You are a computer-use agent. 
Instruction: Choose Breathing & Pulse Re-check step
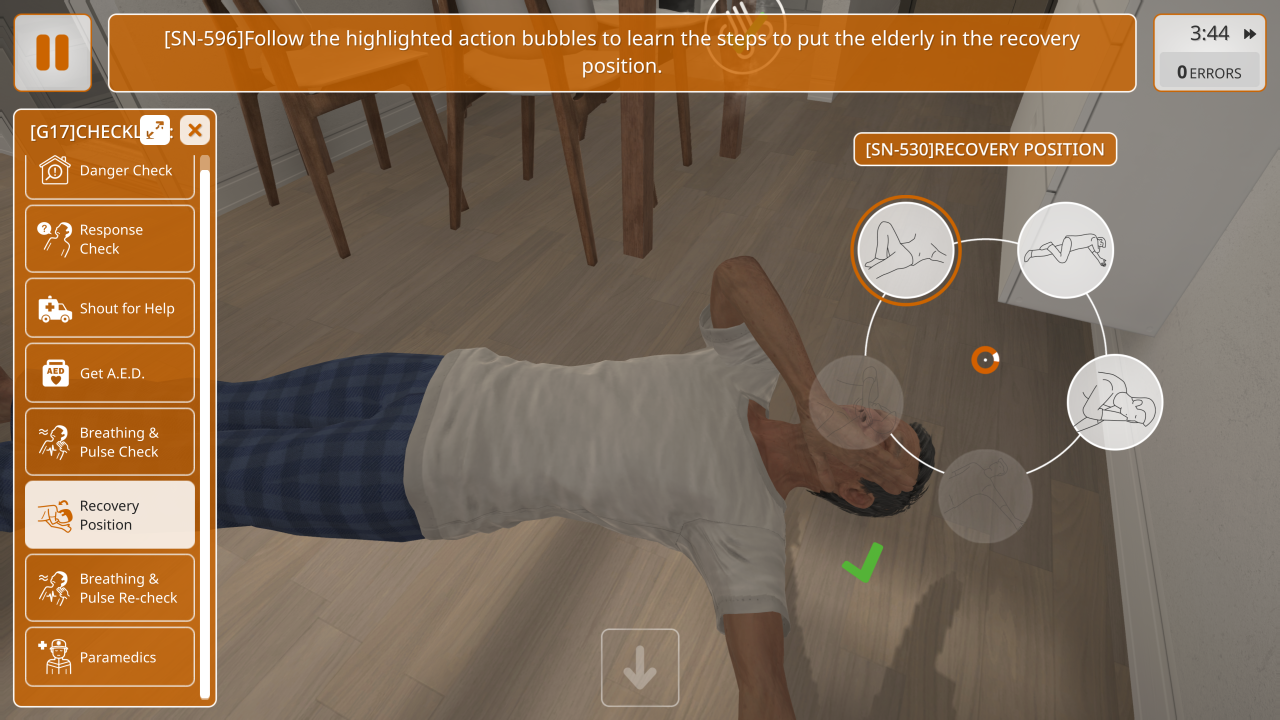(110, 588)
